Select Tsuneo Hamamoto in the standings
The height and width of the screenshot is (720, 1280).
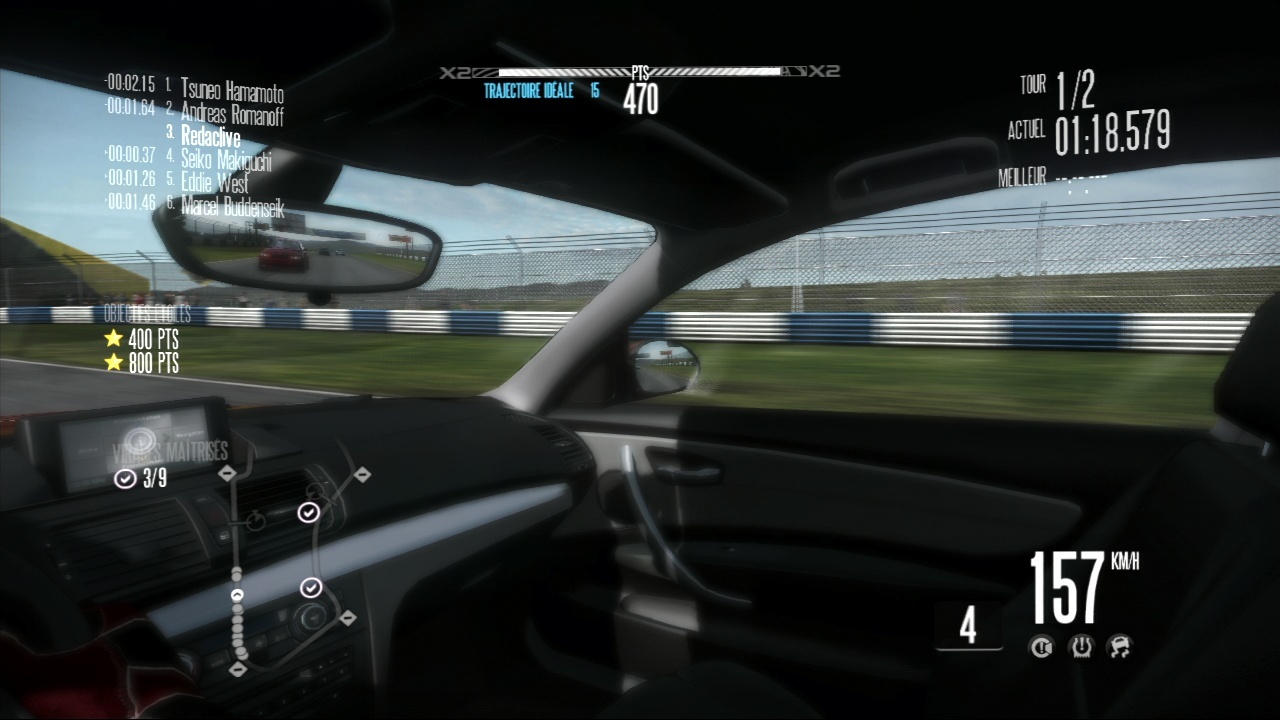click(x=232, y=91)
